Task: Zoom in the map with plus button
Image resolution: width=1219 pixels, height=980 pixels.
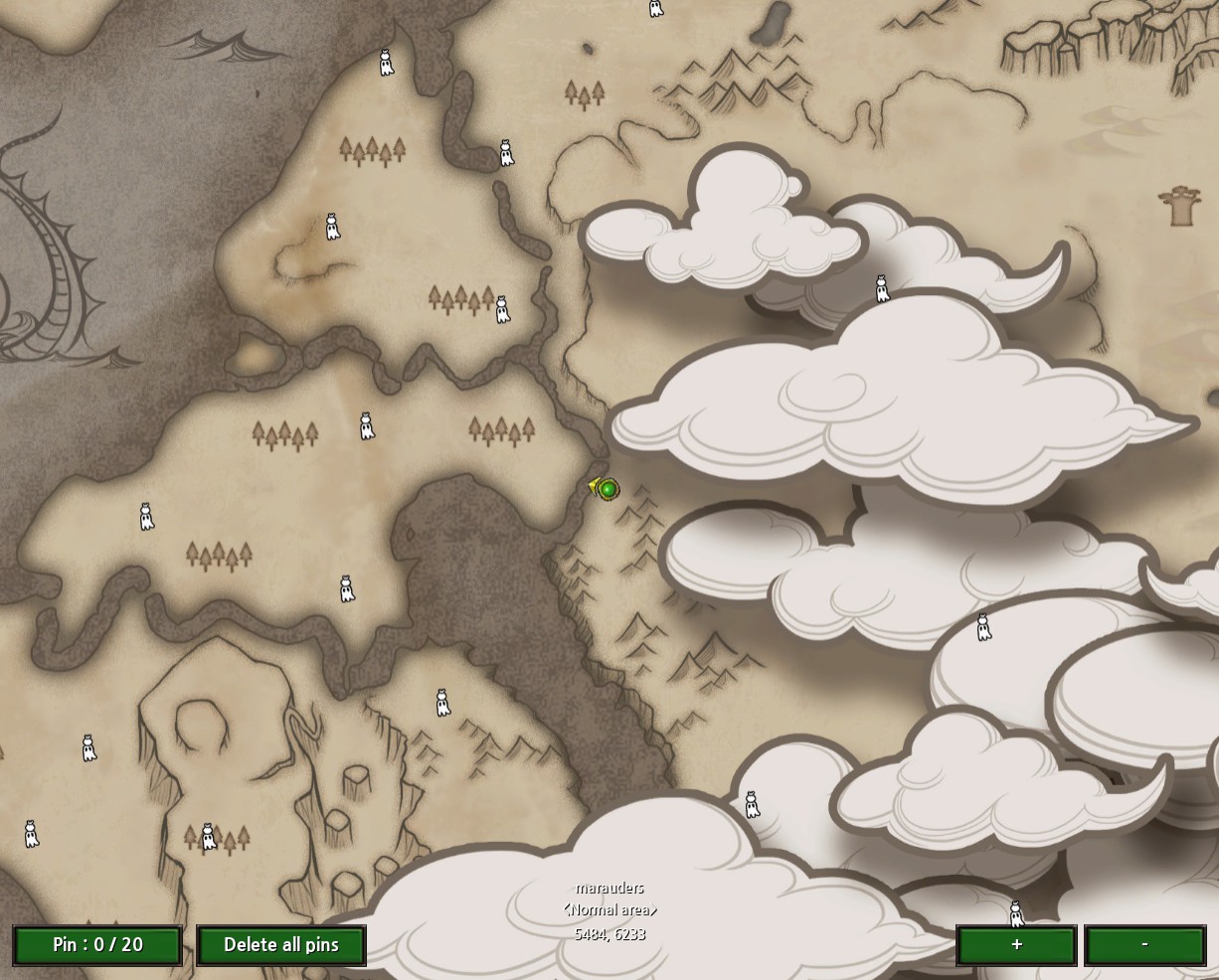Action: [x=1016, y=945]
